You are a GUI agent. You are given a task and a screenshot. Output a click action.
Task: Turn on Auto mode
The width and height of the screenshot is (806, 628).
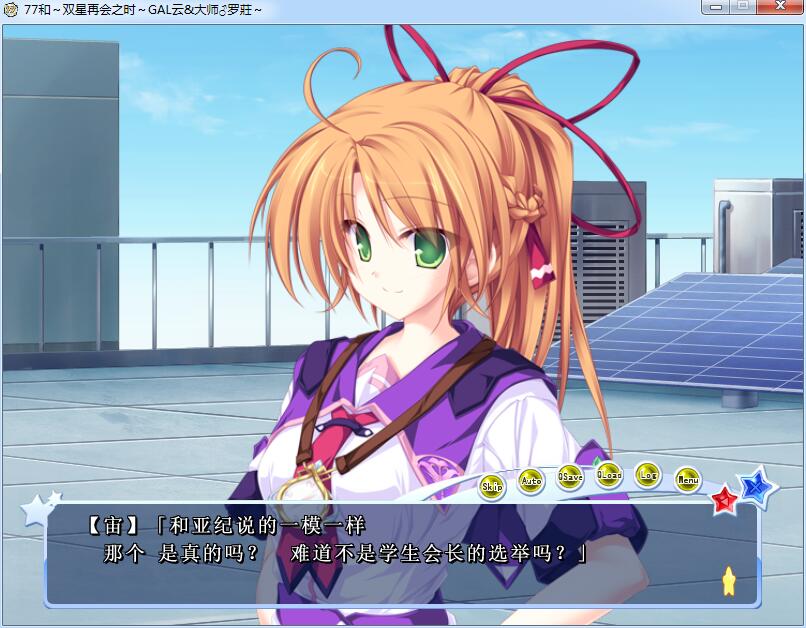(531, 481)
